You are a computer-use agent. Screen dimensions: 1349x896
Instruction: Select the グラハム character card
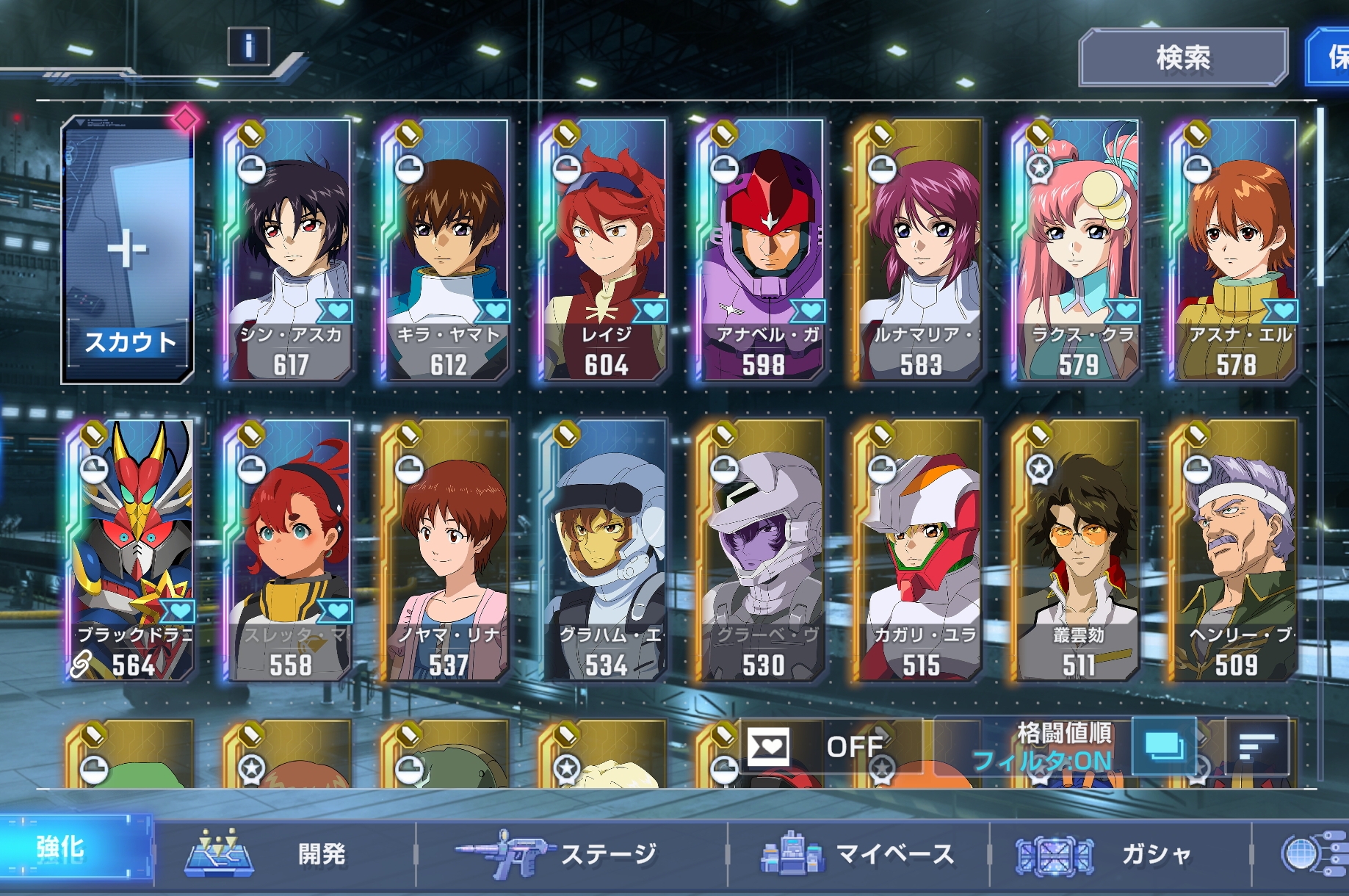coord(605,551)
